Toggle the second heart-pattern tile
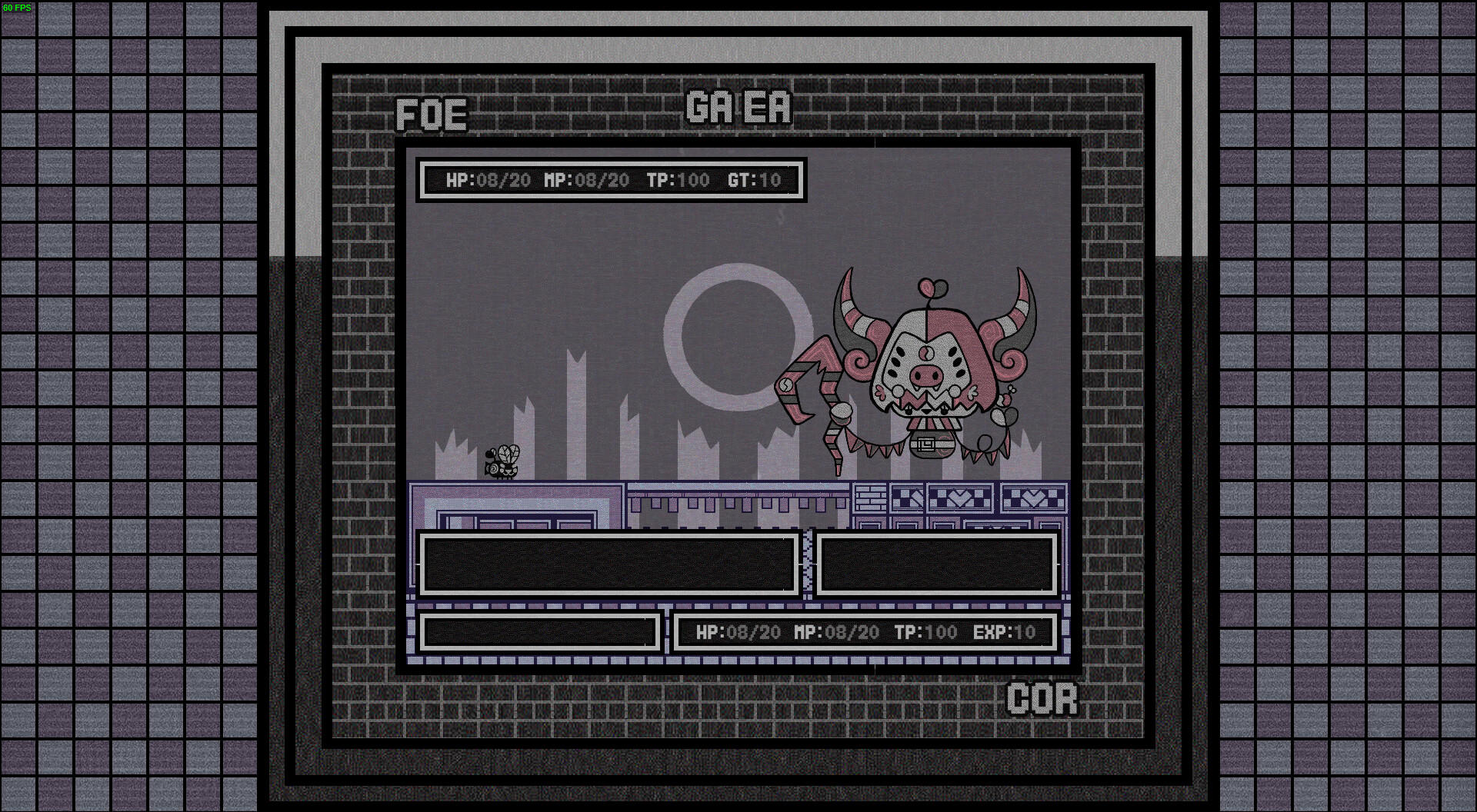1477x812 pixels. (x=1034, y=498)
